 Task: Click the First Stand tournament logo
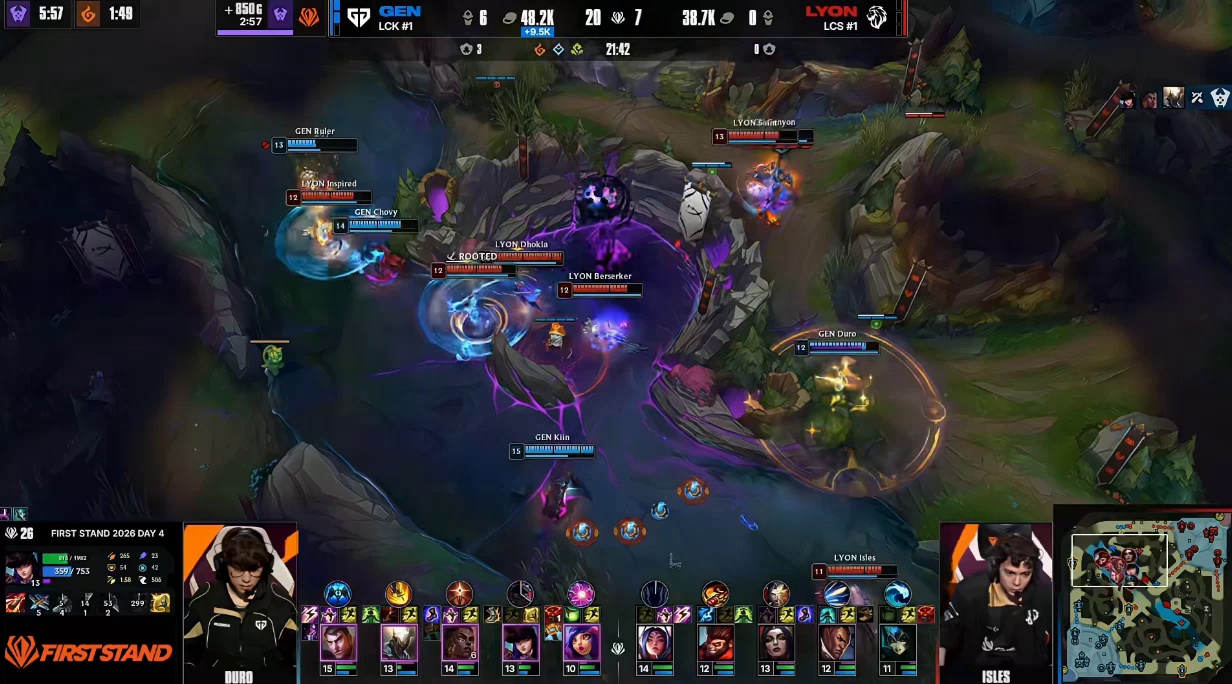point(88,653)
